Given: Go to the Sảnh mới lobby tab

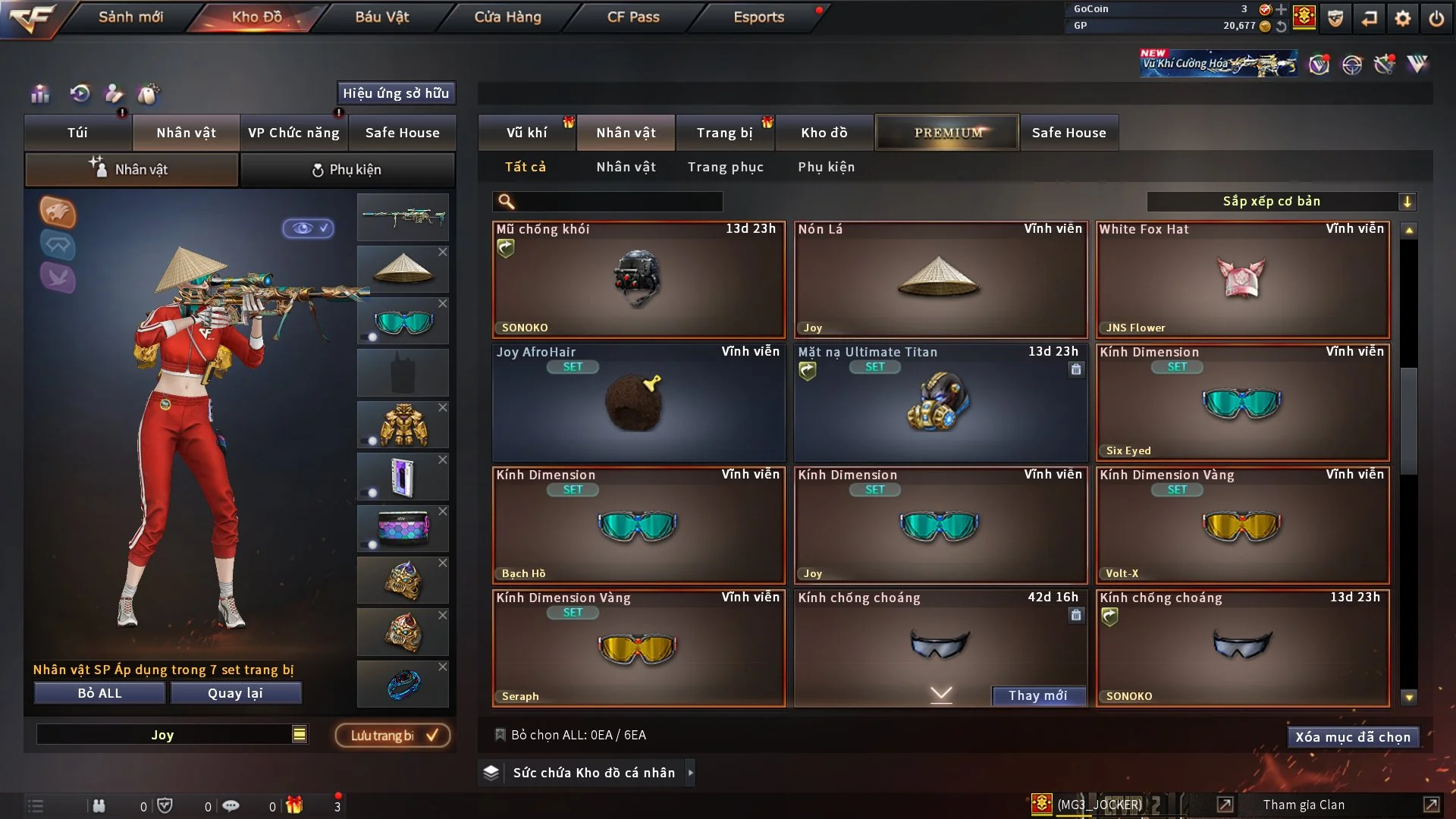Looking at the screenshot, I should click(x=130, y=17).
